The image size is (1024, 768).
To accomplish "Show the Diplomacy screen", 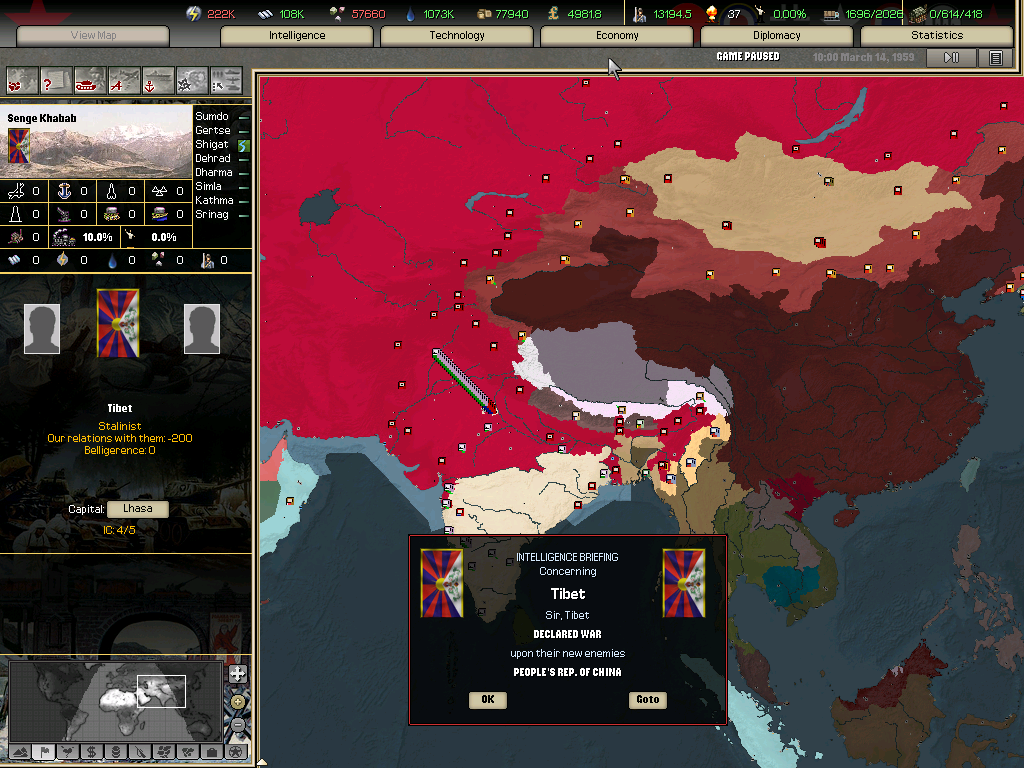I will 777,36.
